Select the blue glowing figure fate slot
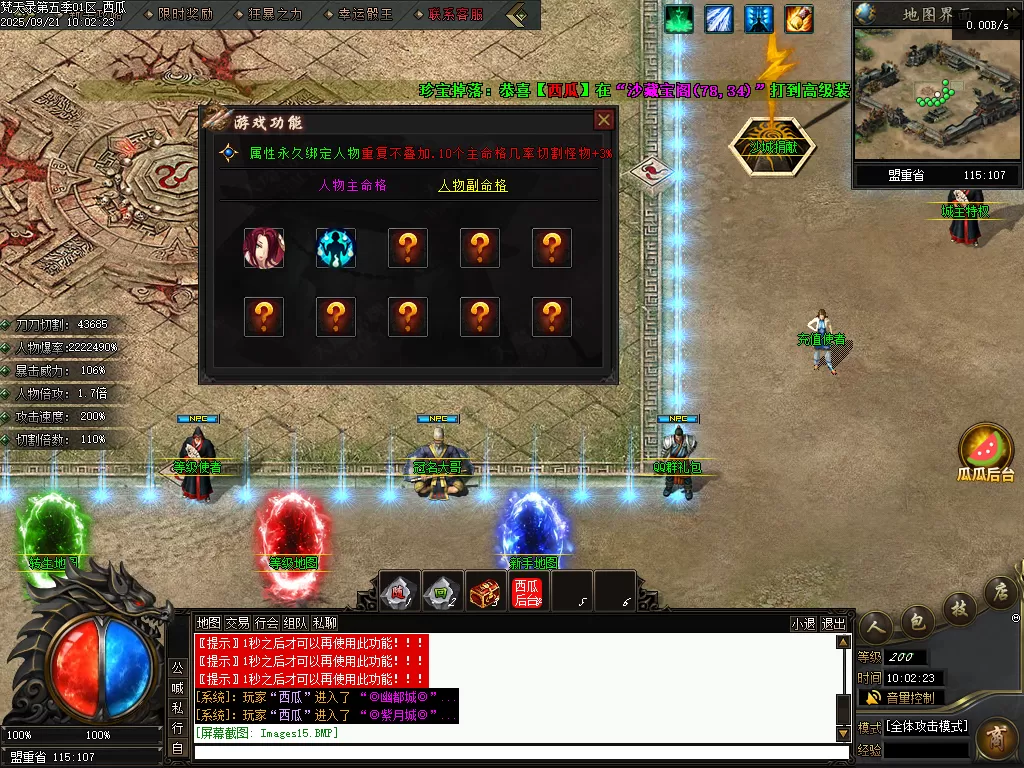 (336, 248)
